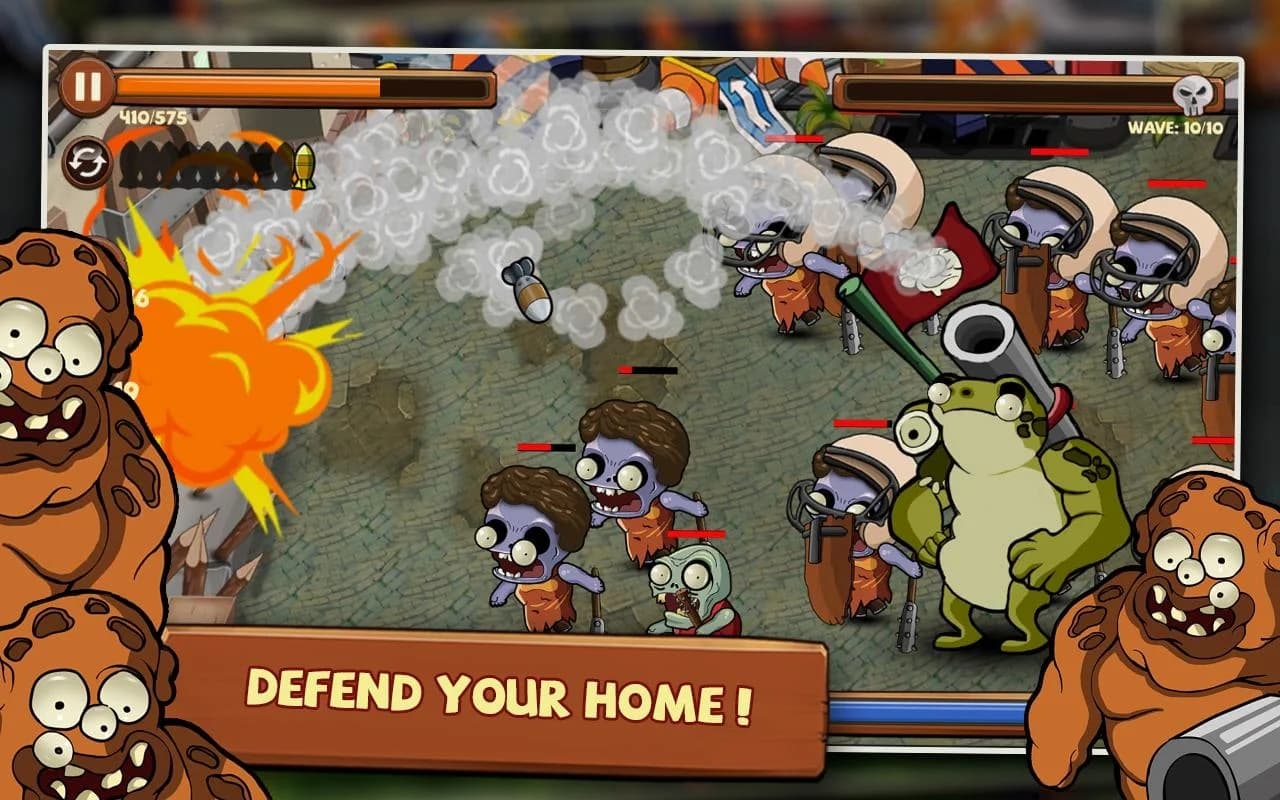
Task: Select the golden bomb special ammo icon
Action: pos(303,163)
